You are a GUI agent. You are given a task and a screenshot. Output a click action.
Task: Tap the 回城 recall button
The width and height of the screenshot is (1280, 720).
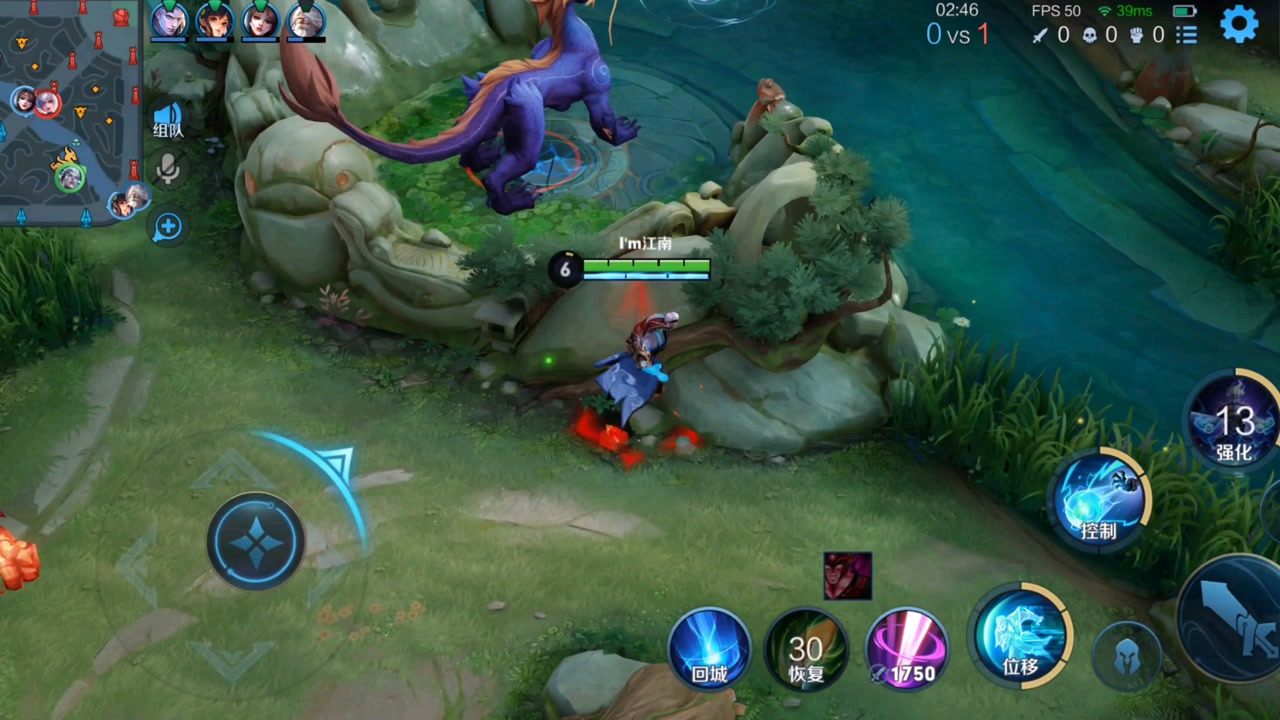712,651
